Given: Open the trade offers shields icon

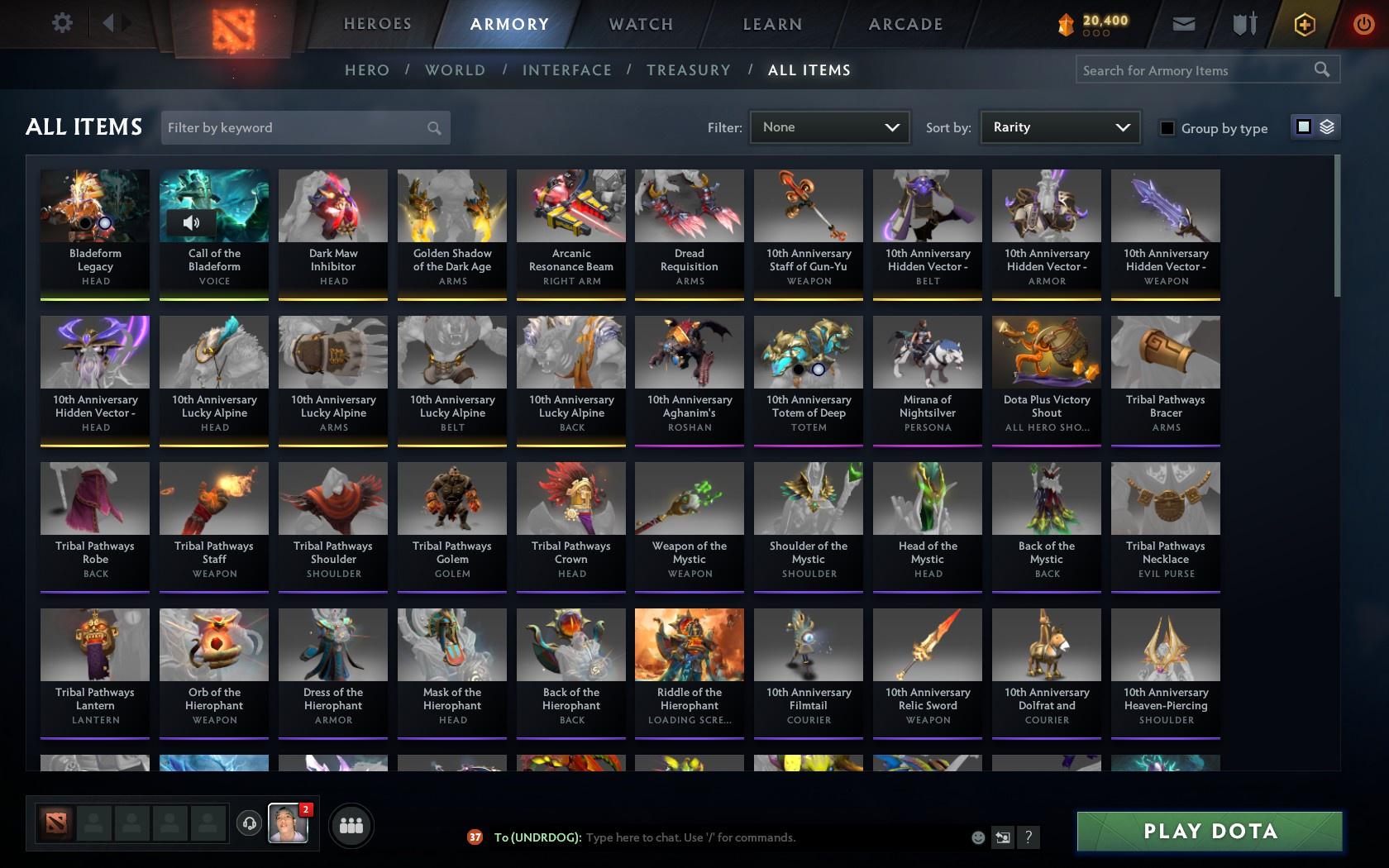Looking at the screenshot, I should point(1243,24).
